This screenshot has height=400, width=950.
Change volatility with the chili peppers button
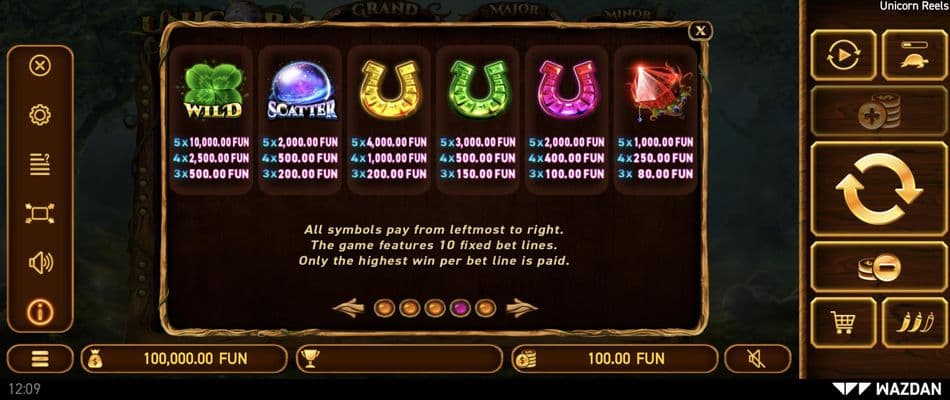coord(914,322)
